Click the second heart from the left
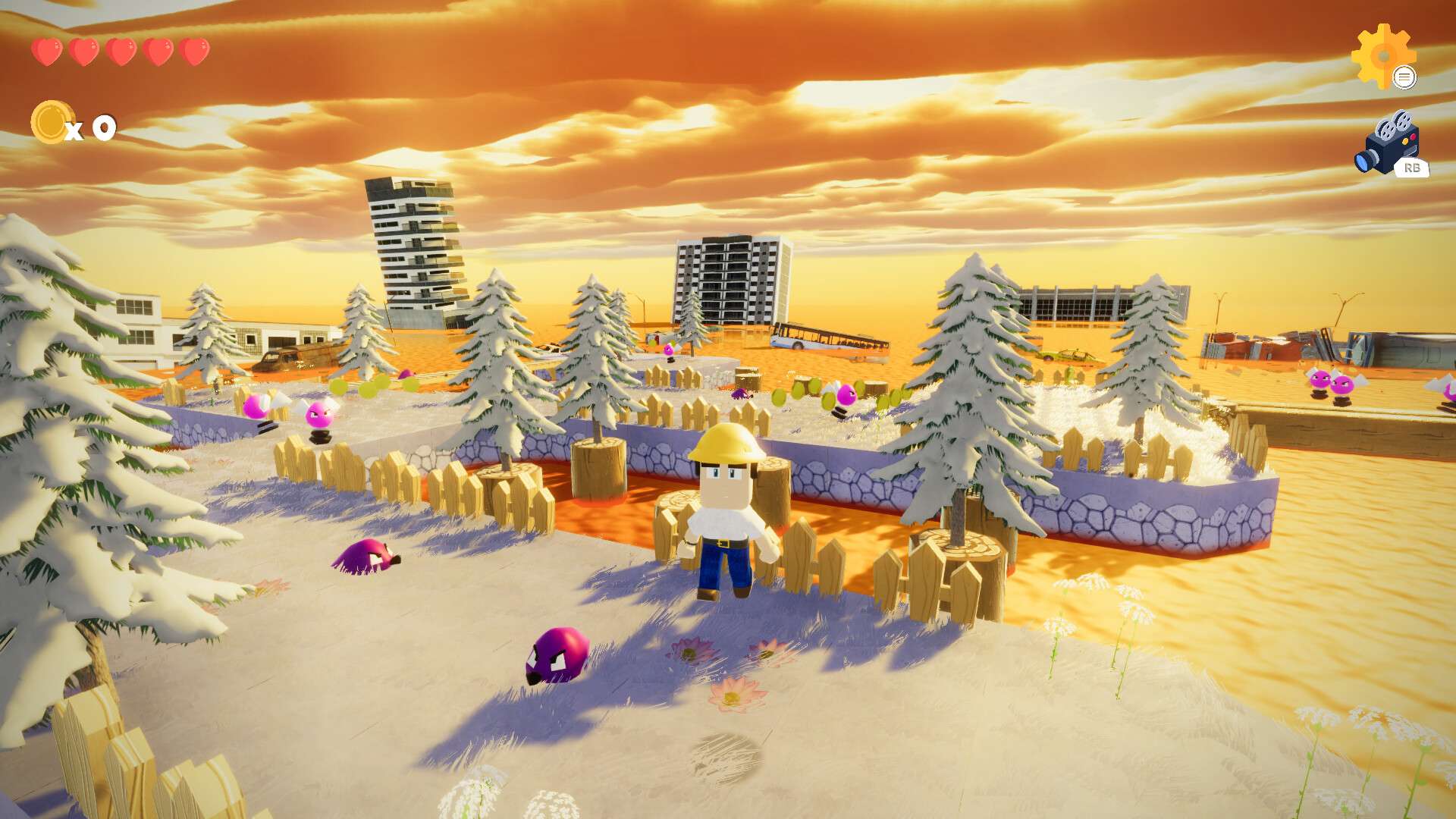Screen dimensions: 1456x819 pyautogui.click(x=83, y=51)
